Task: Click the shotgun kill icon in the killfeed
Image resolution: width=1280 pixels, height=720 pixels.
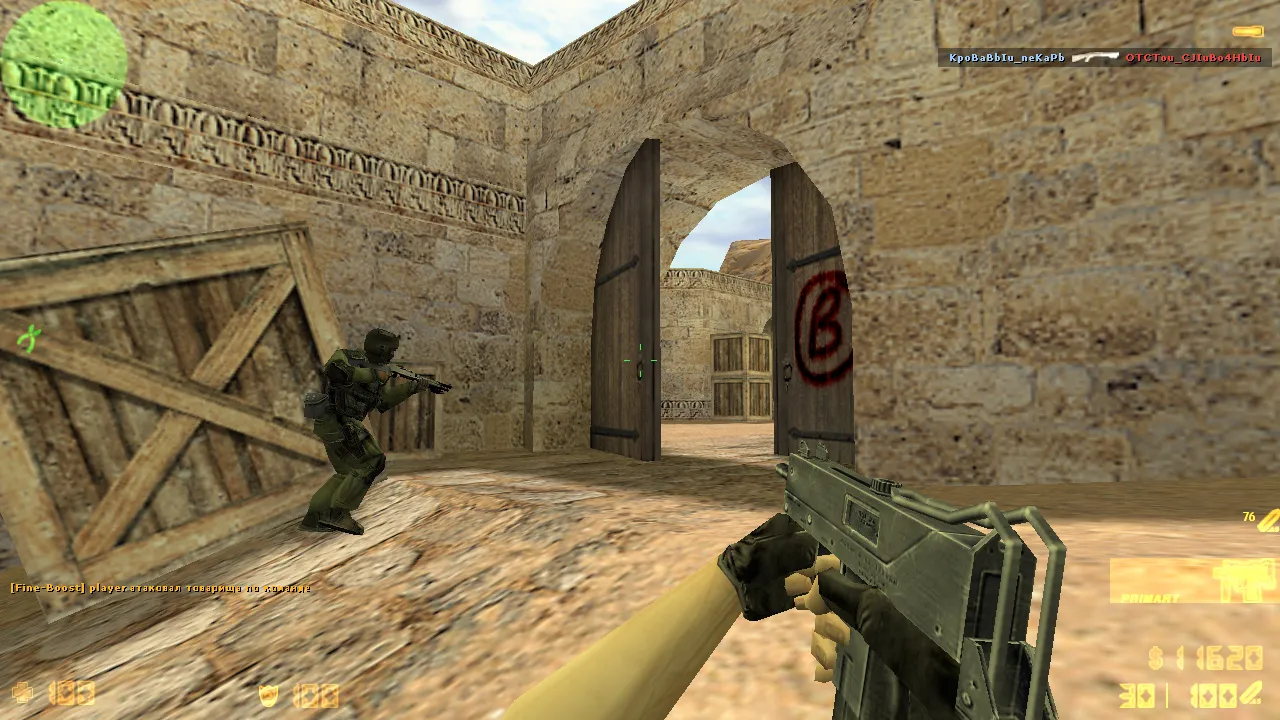Action: pos(1097,58)
